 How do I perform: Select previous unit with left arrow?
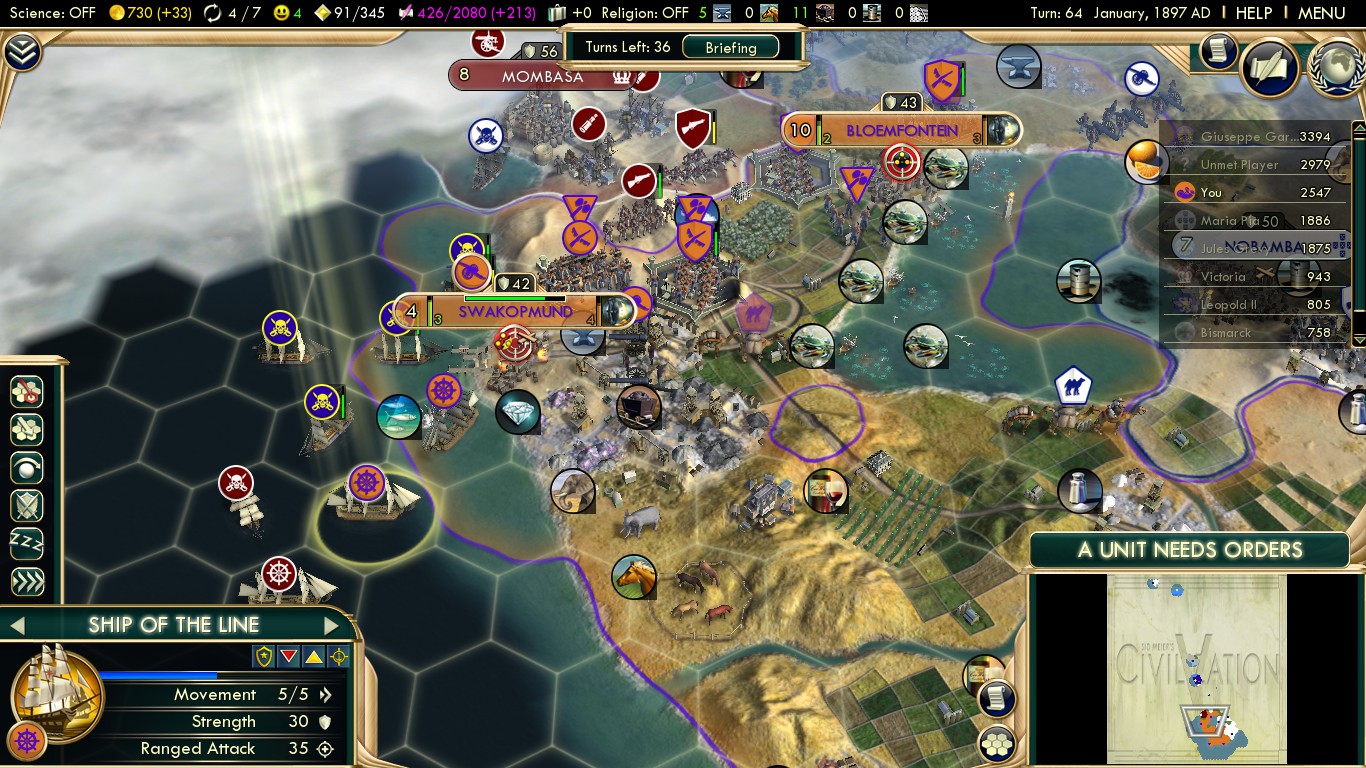coord(17,626)
